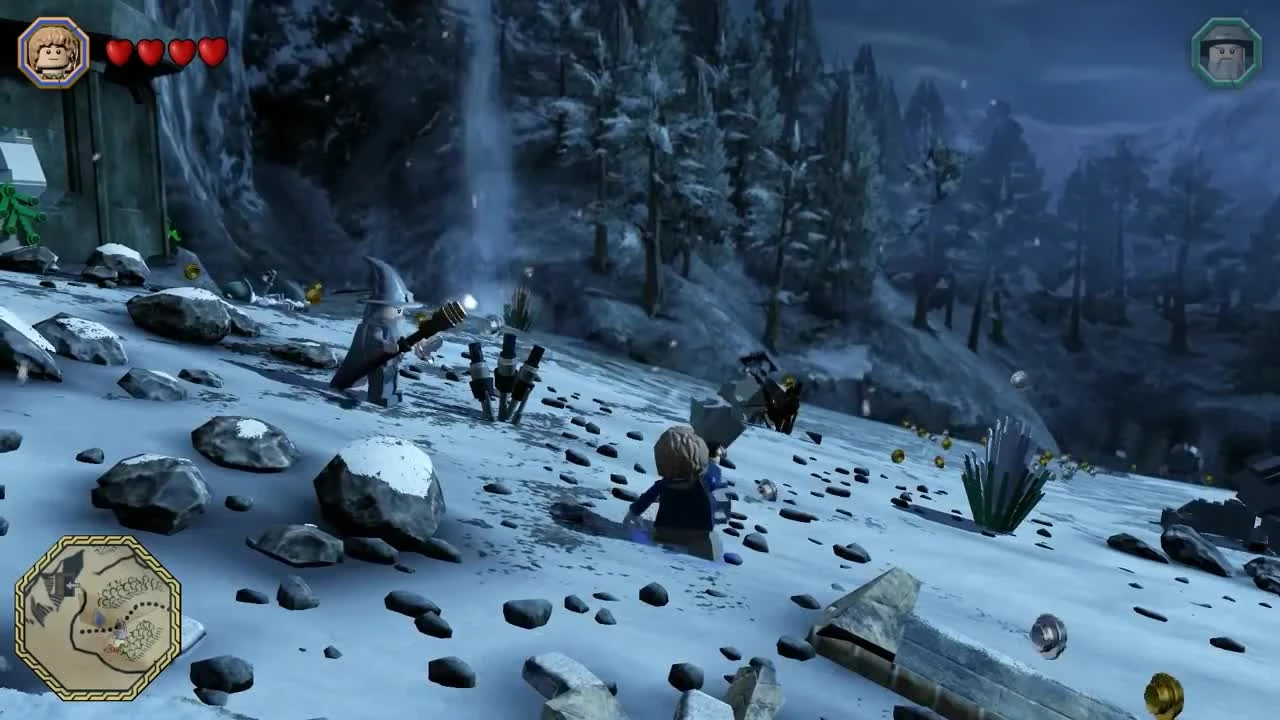Click the gold stud near Gandalf

point(312,294)
